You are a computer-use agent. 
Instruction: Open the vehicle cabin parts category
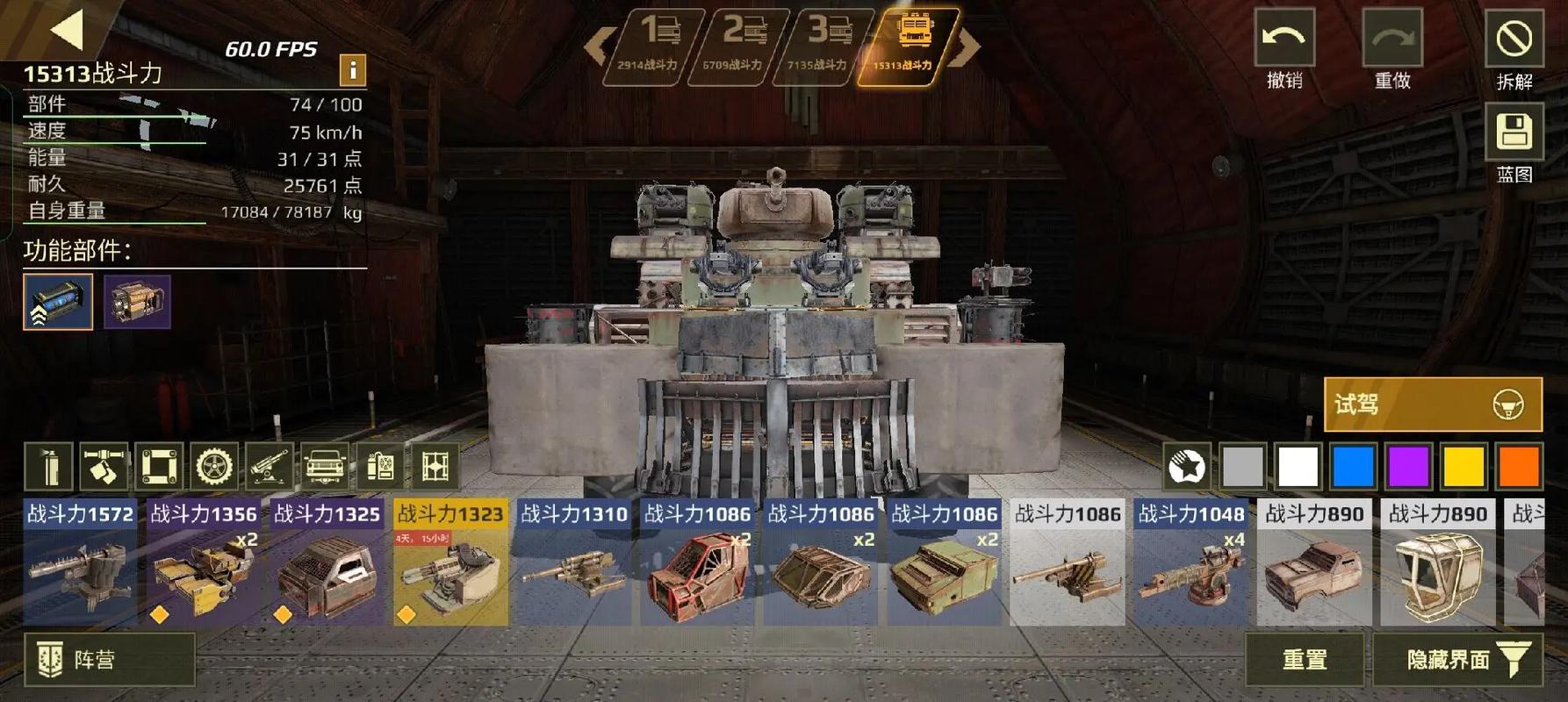325,466
